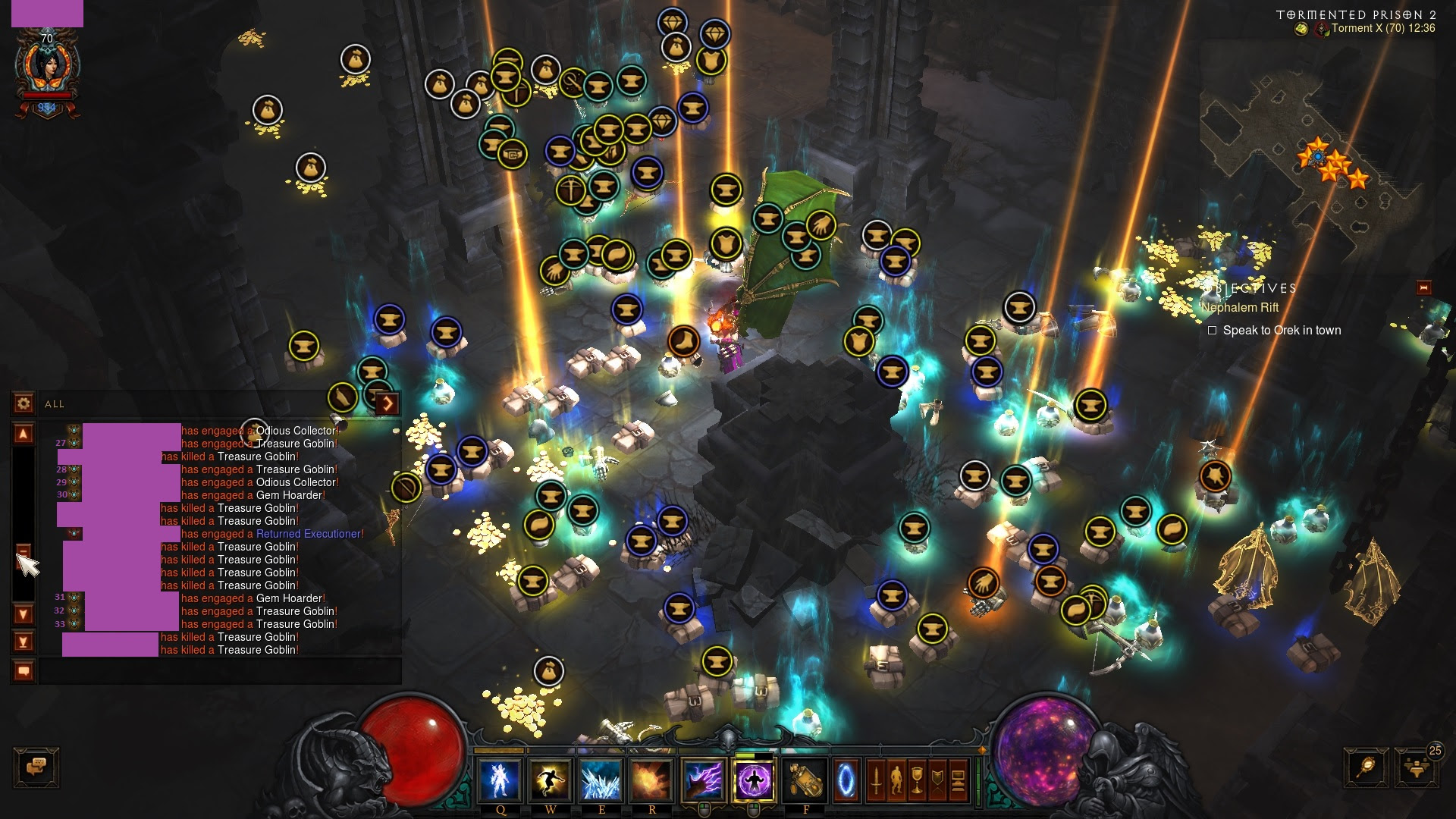Click the chat scroll-up arrow
Image resolution: width=1456 pixels, height=819 pixels.
[x=24, y=434]
